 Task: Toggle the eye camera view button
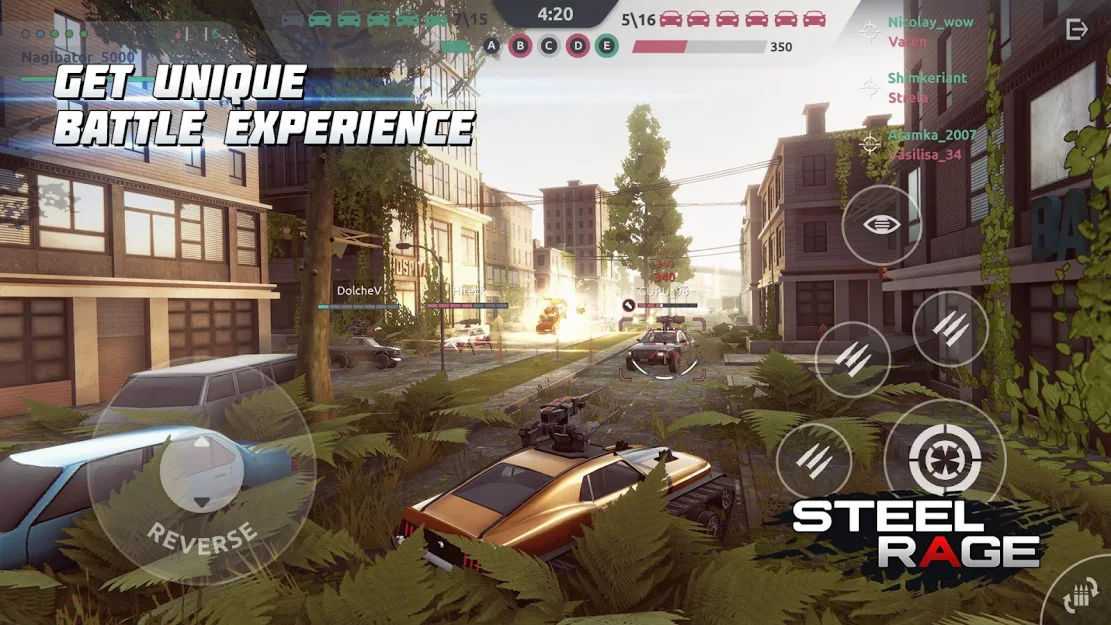click(881, 225)
